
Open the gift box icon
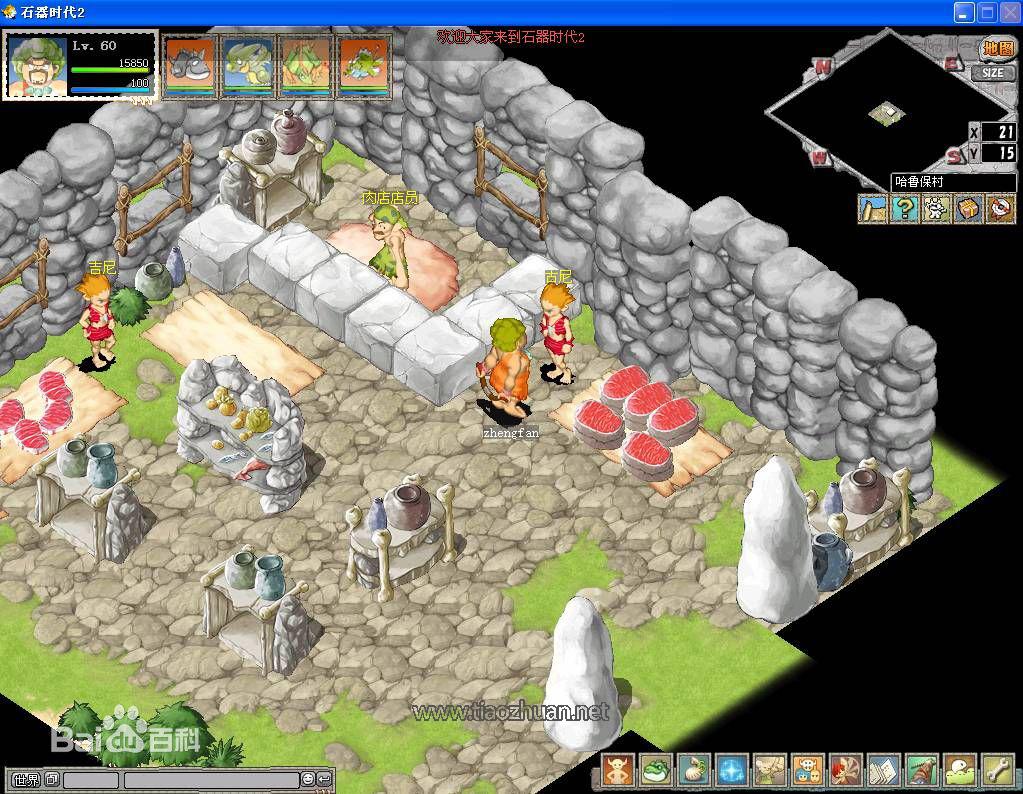tap(968, 209)
